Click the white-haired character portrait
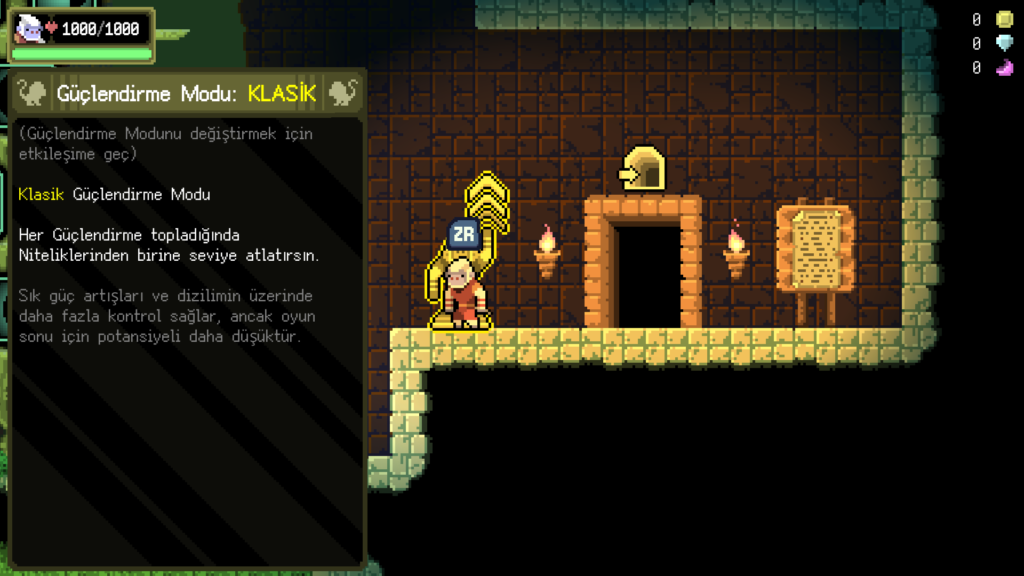The image size is (1024, 576). [29, 29]
